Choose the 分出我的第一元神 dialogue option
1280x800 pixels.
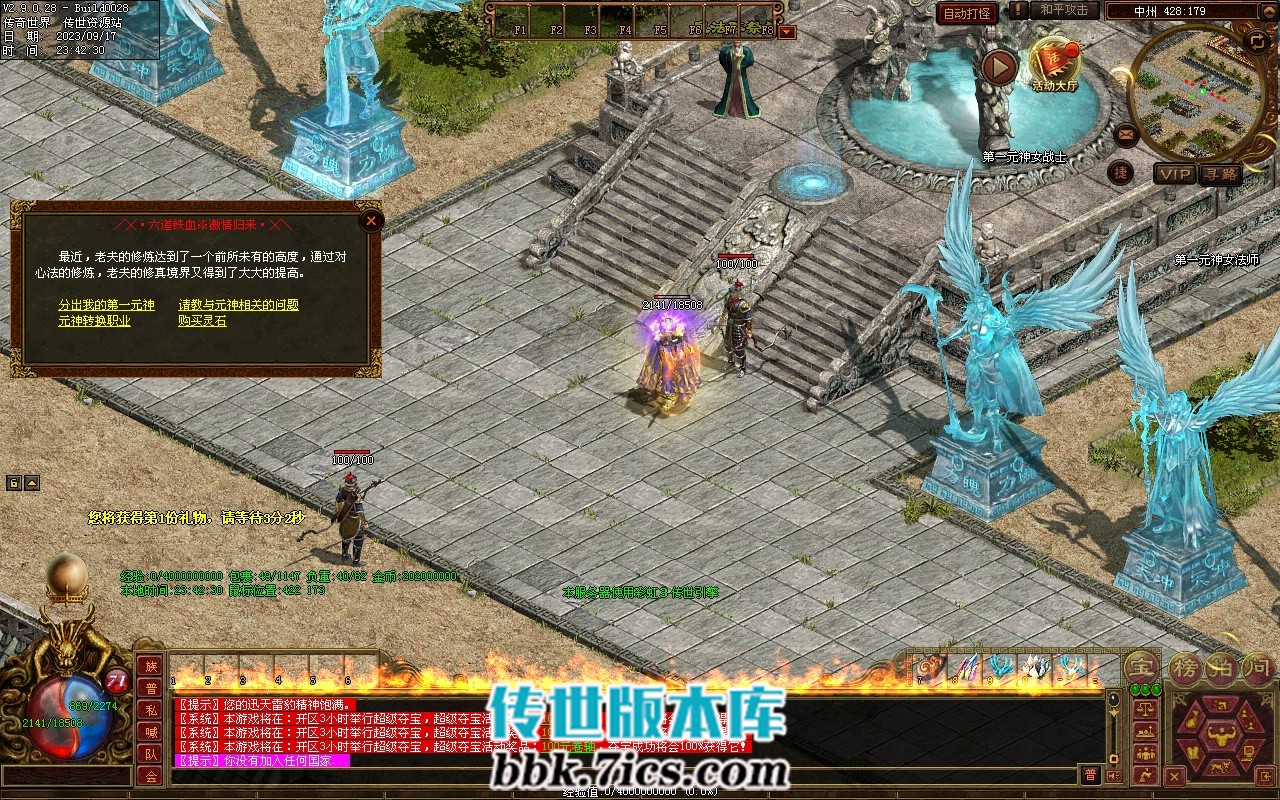click(106, 305)
